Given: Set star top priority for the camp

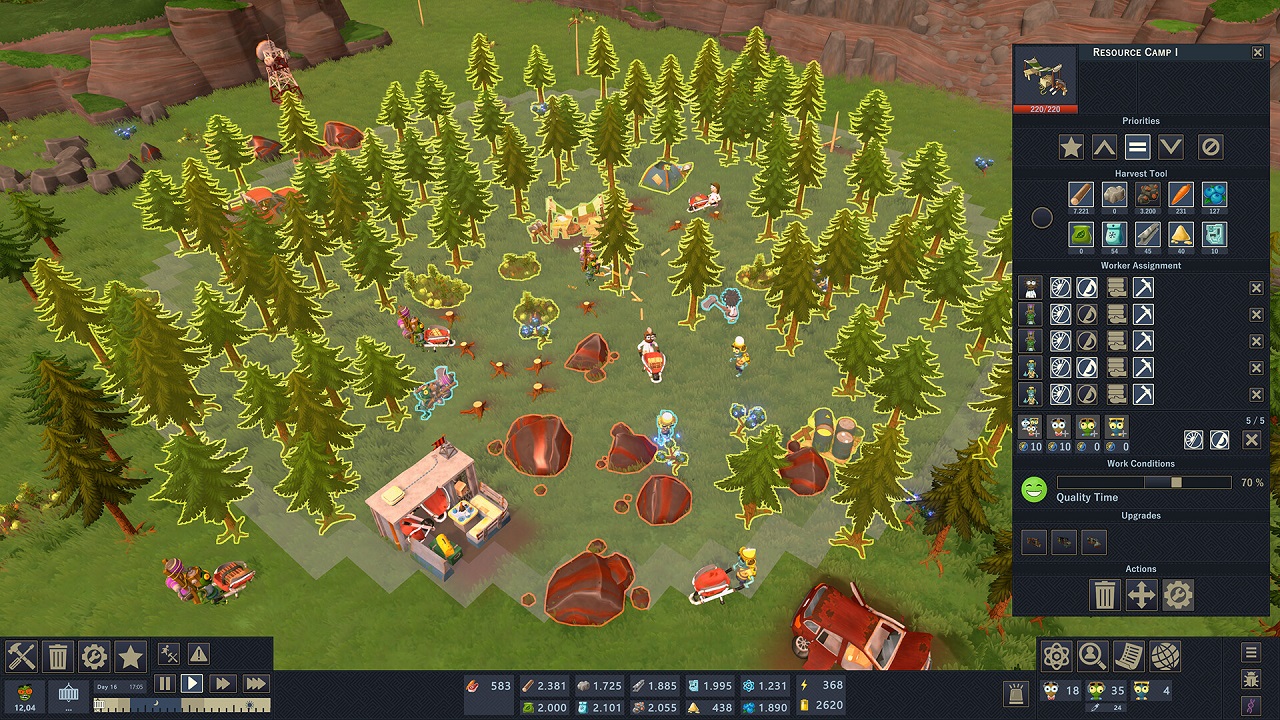Looking at the screenshot, I should coord(1071,148).
